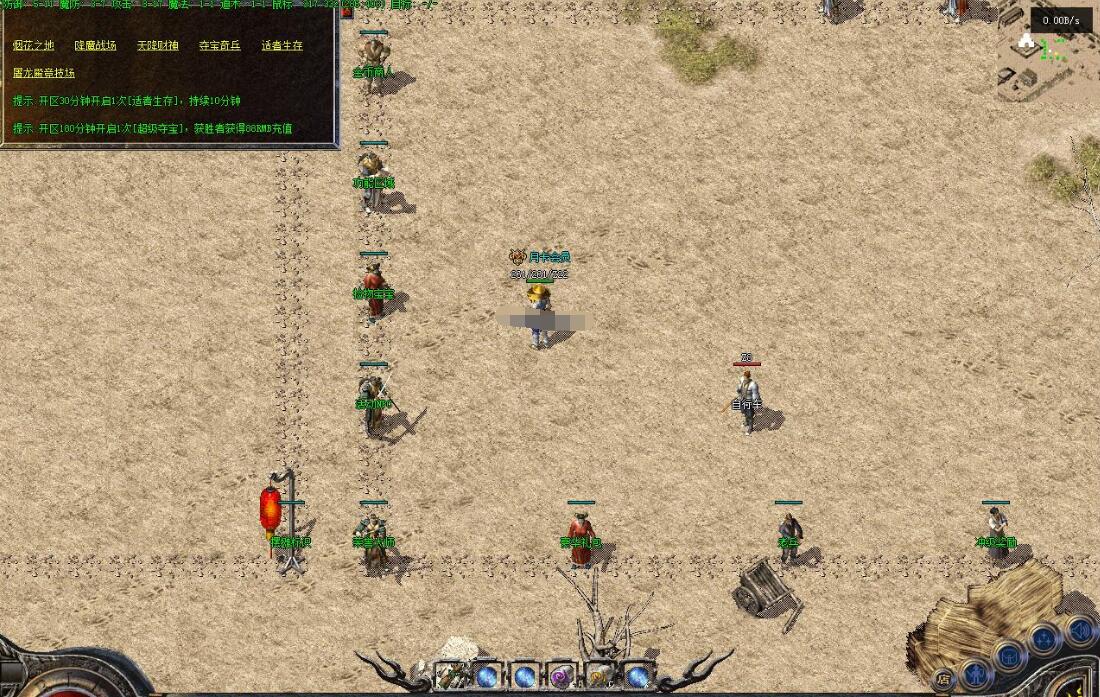The image size is (1100, 697).
Task: Open the 适者生存 event link
Action: (x=281, y=46)
